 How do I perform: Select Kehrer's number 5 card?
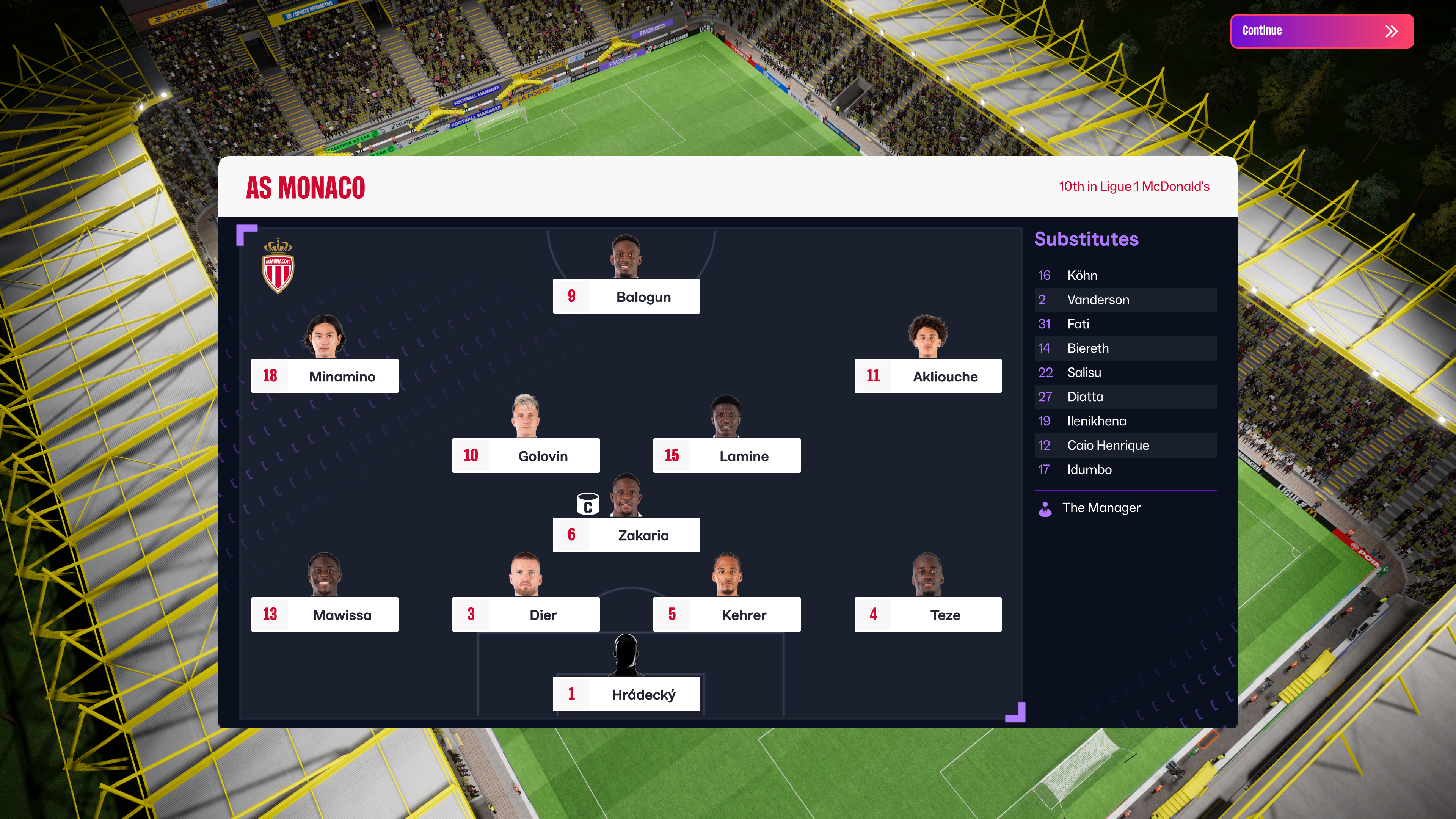(726, 615)
